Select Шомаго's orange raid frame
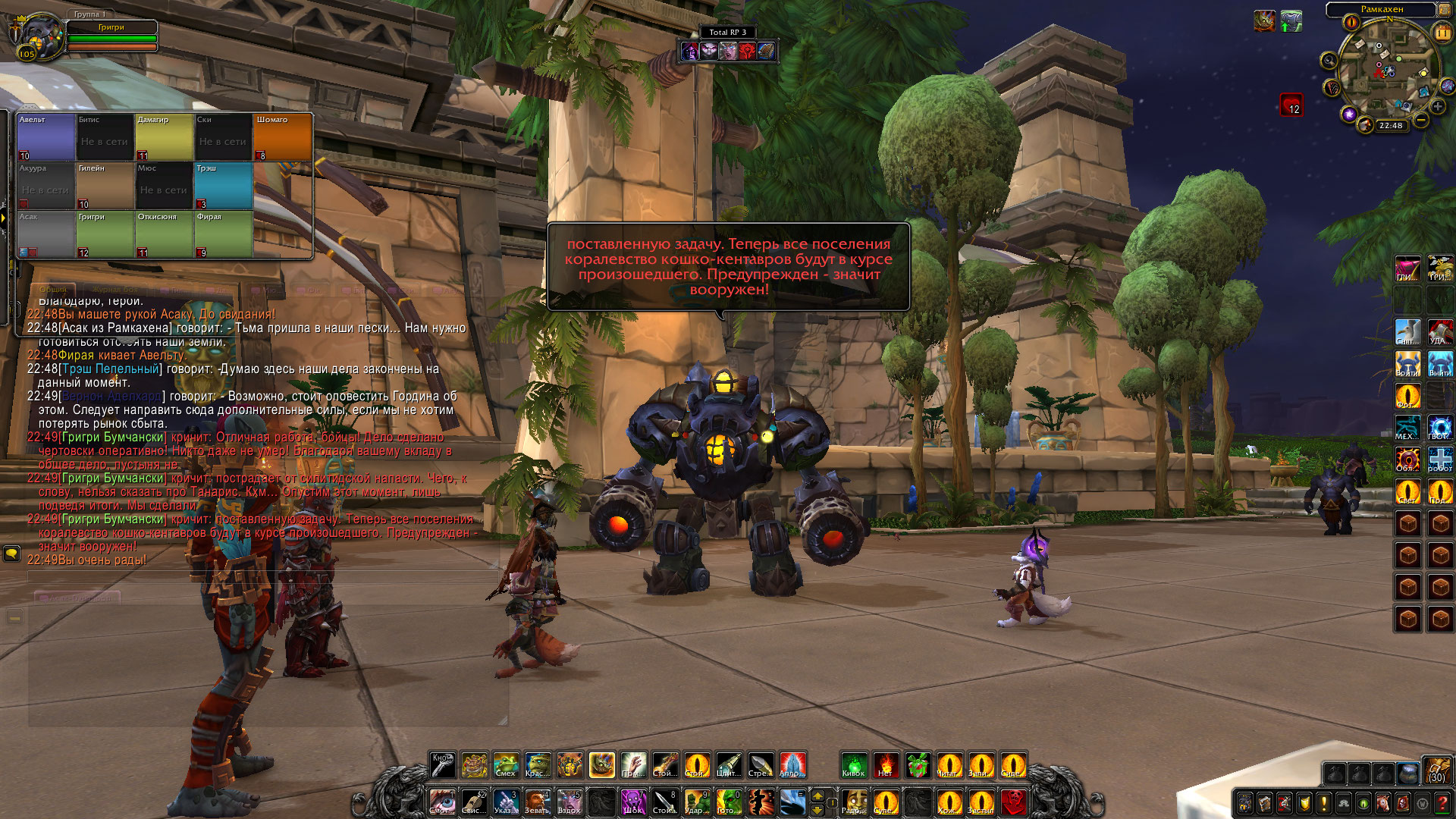Image resolution: width=1456 pixels, height=819 pixels. pos(282,137)
